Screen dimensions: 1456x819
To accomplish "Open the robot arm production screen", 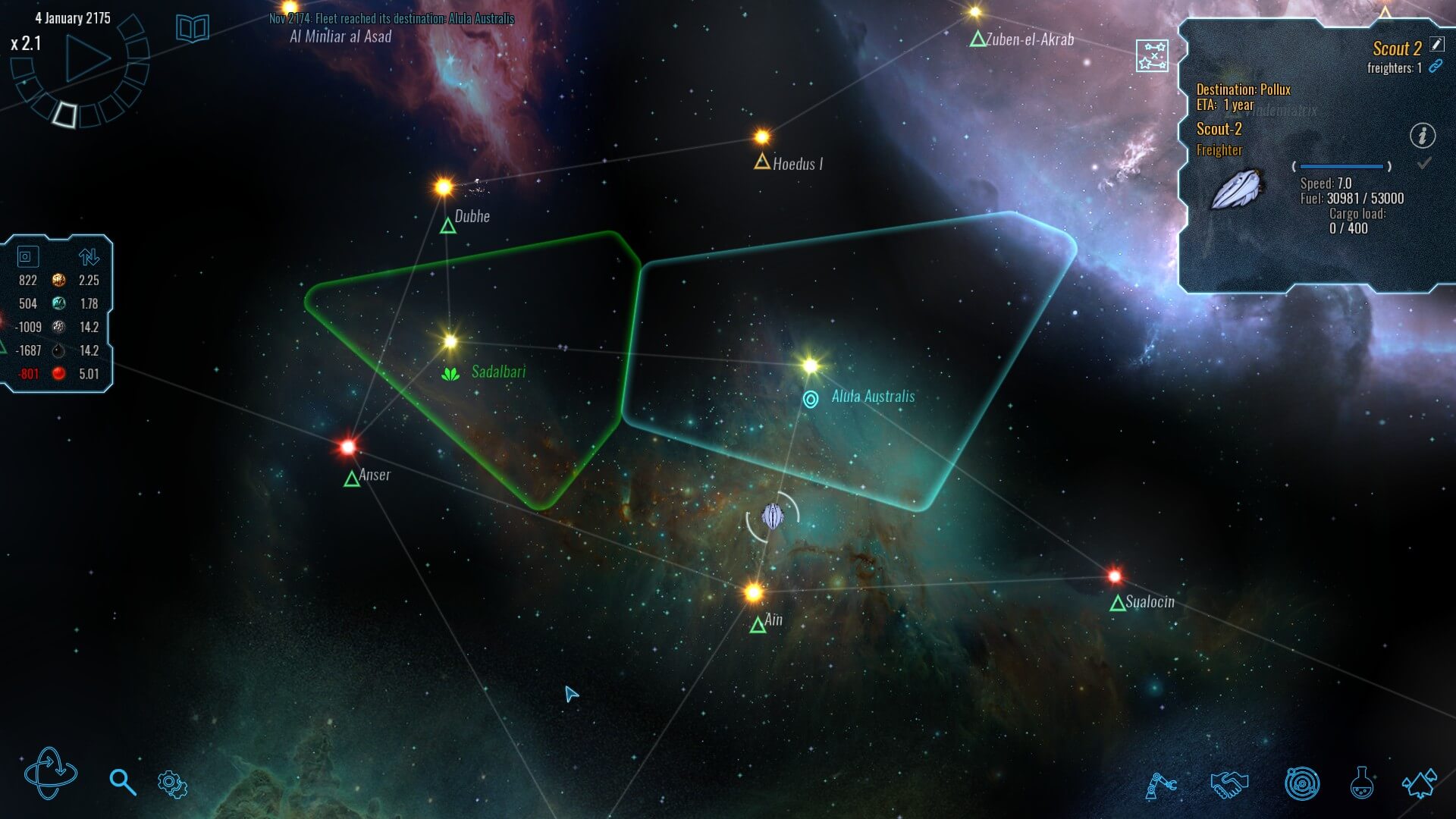I will tap(1160, 784).
